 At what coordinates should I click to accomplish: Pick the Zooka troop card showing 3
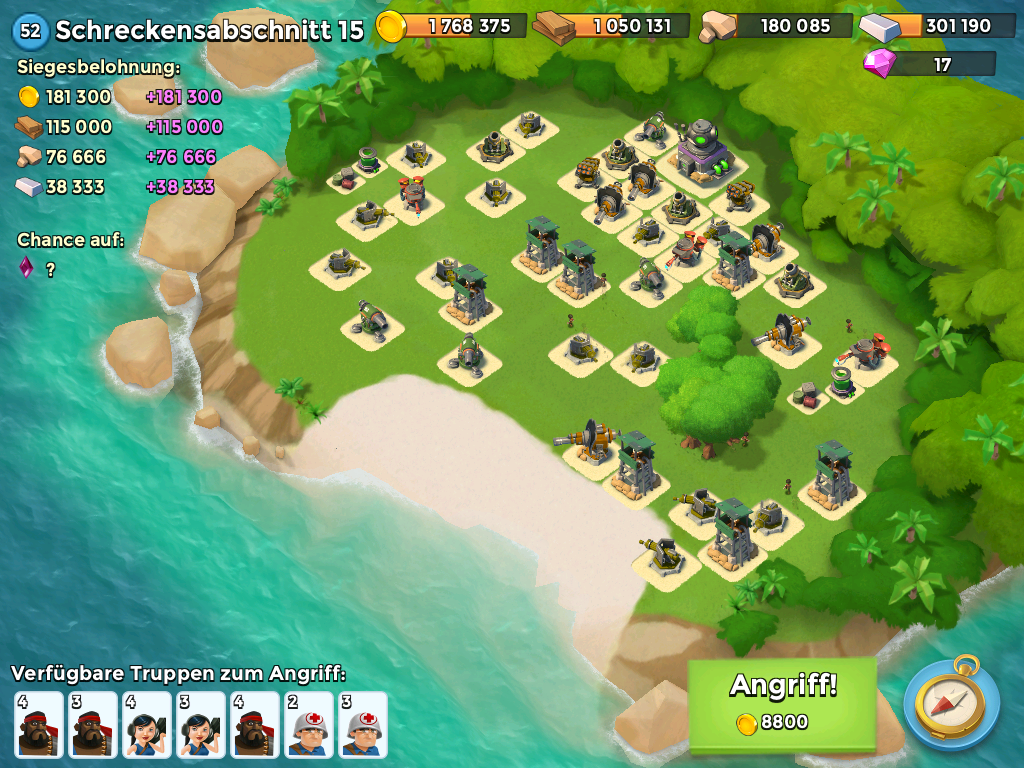pos(200,724)
